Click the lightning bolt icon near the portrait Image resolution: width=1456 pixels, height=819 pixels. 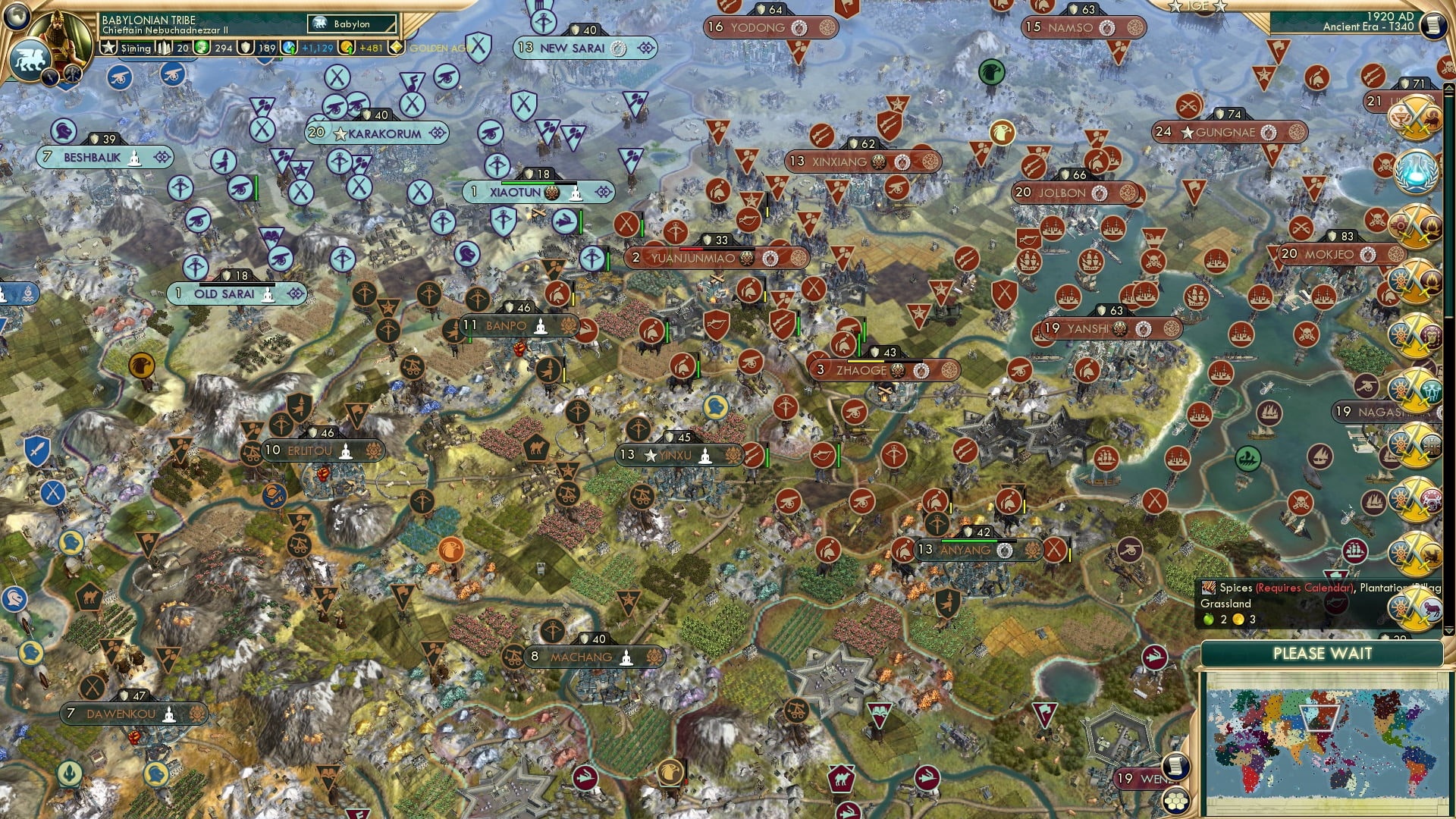coord(50,76)
